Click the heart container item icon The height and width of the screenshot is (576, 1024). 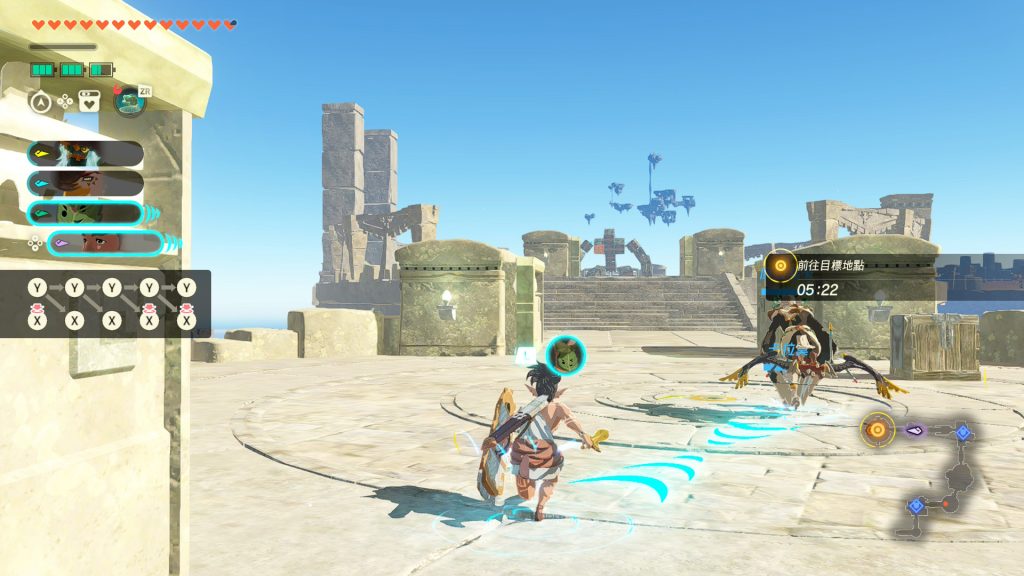(89, 101)
